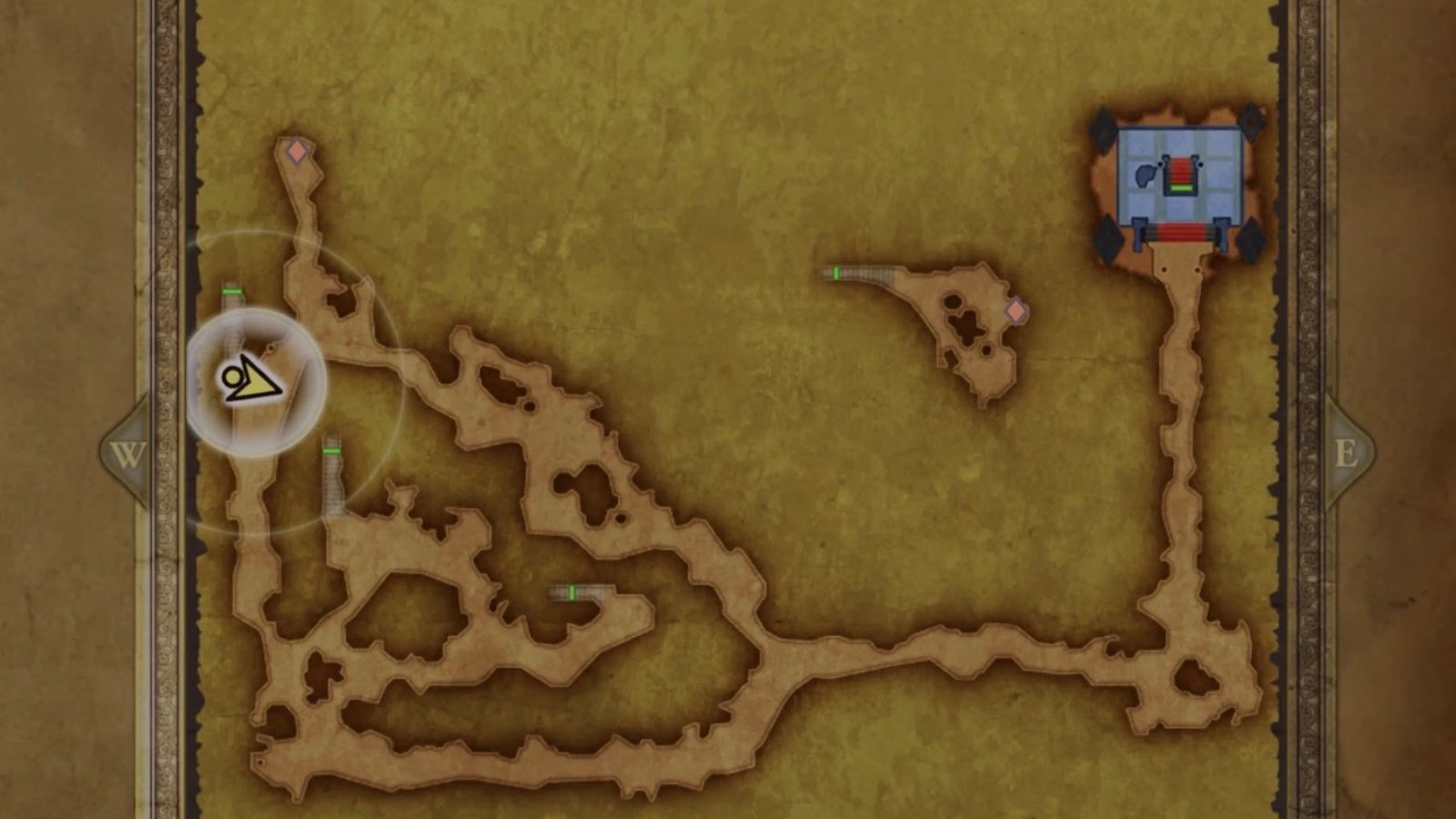Click the stairs marker in the bottom-center cave area

tap(573, 591)
